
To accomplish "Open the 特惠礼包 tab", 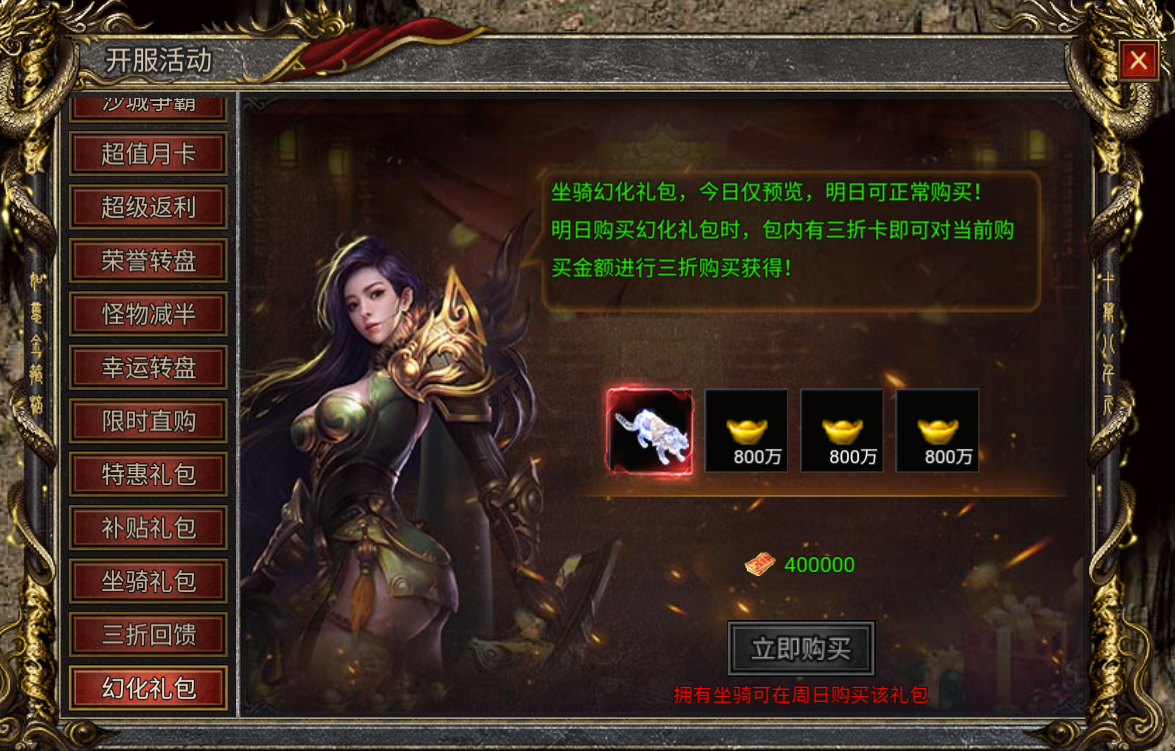I will coord(149,475).
